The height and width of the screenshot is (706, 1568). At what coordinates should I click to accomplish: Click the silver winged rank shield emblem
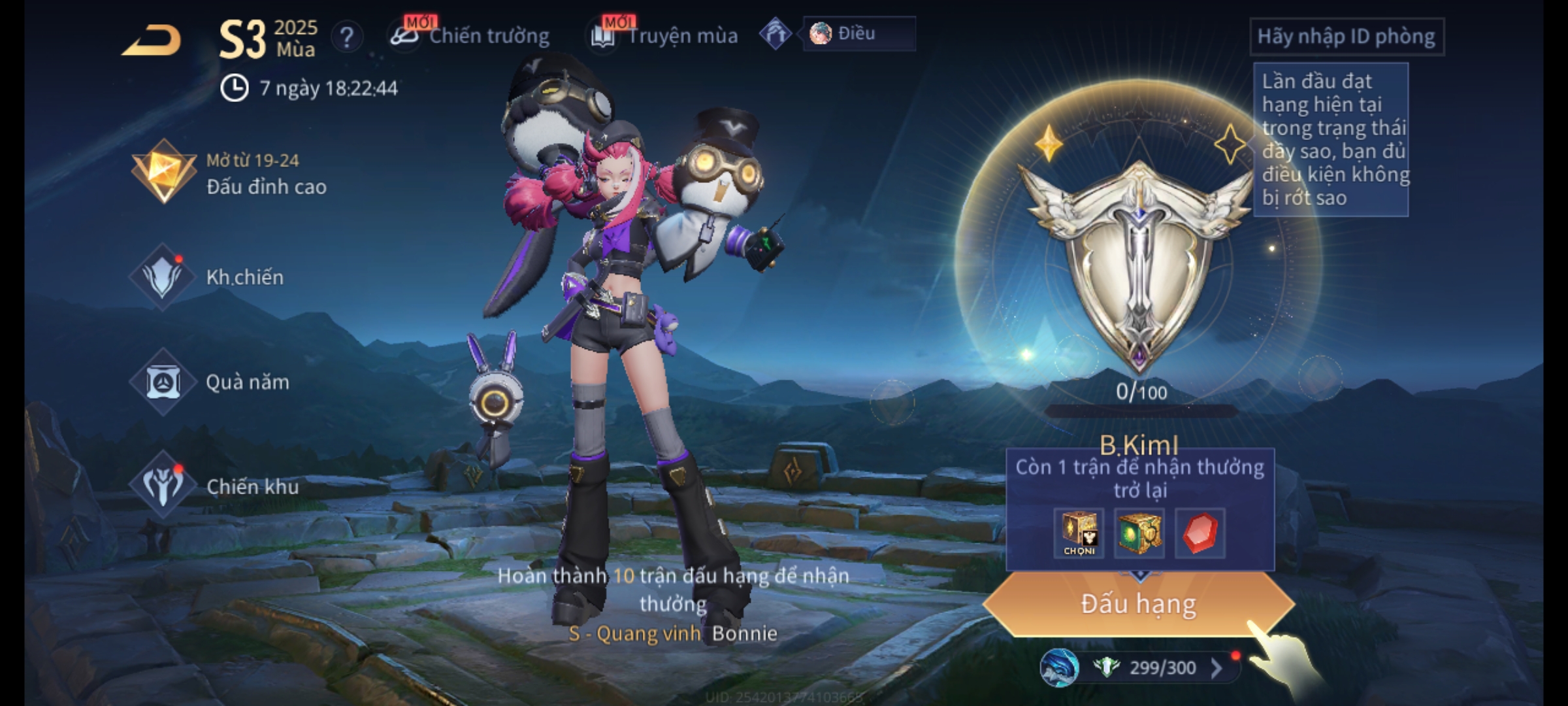click(x=1139, y=261)
